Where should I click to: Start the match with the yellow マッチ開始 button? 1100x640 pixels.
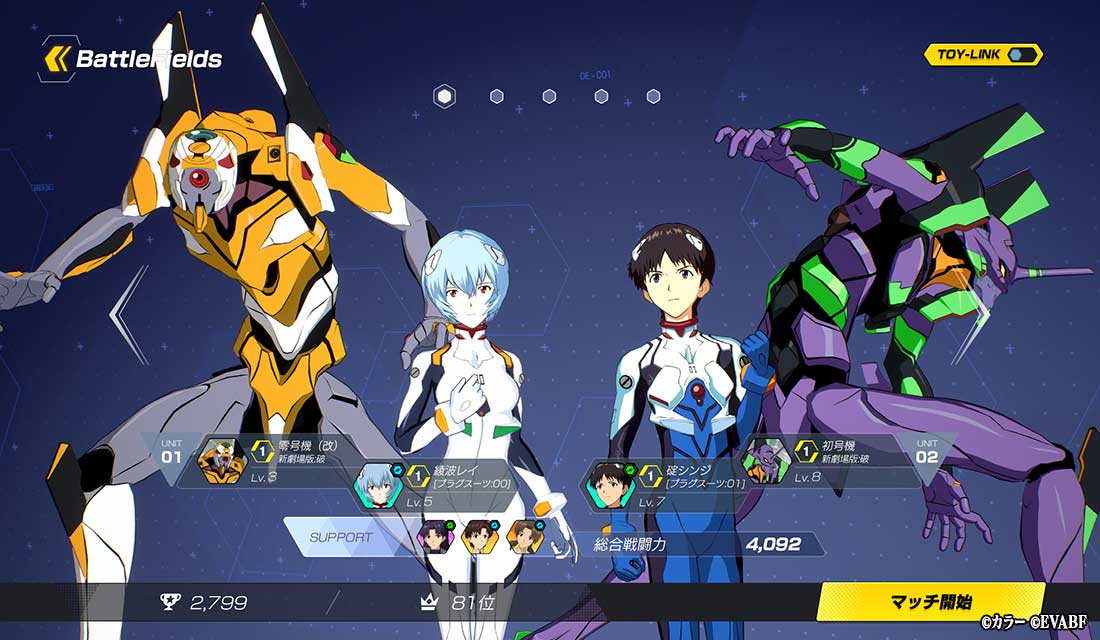coord(931,602)
